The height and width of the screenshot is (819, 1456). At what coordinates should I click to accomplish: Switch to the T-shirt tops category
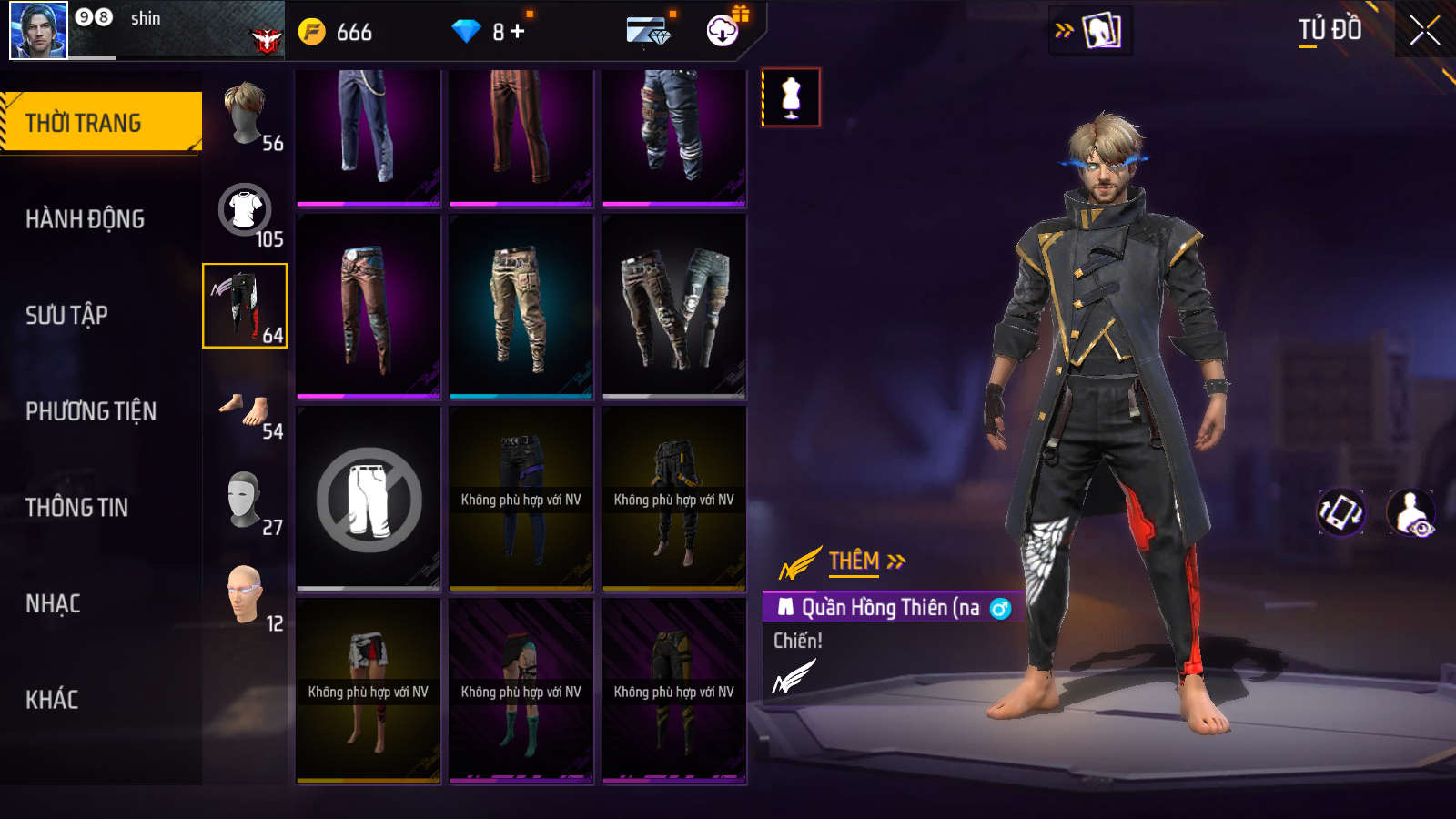[x=246, y=211]
